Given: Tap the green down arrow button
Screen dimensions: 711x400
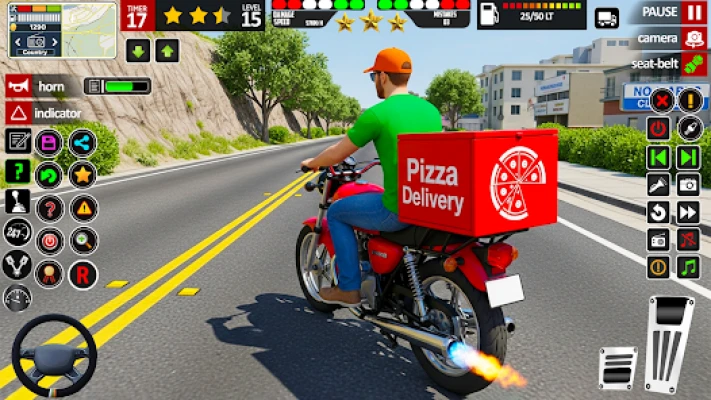Looking at the screenshot, I should pyautogui.click(x=138, y=52).
